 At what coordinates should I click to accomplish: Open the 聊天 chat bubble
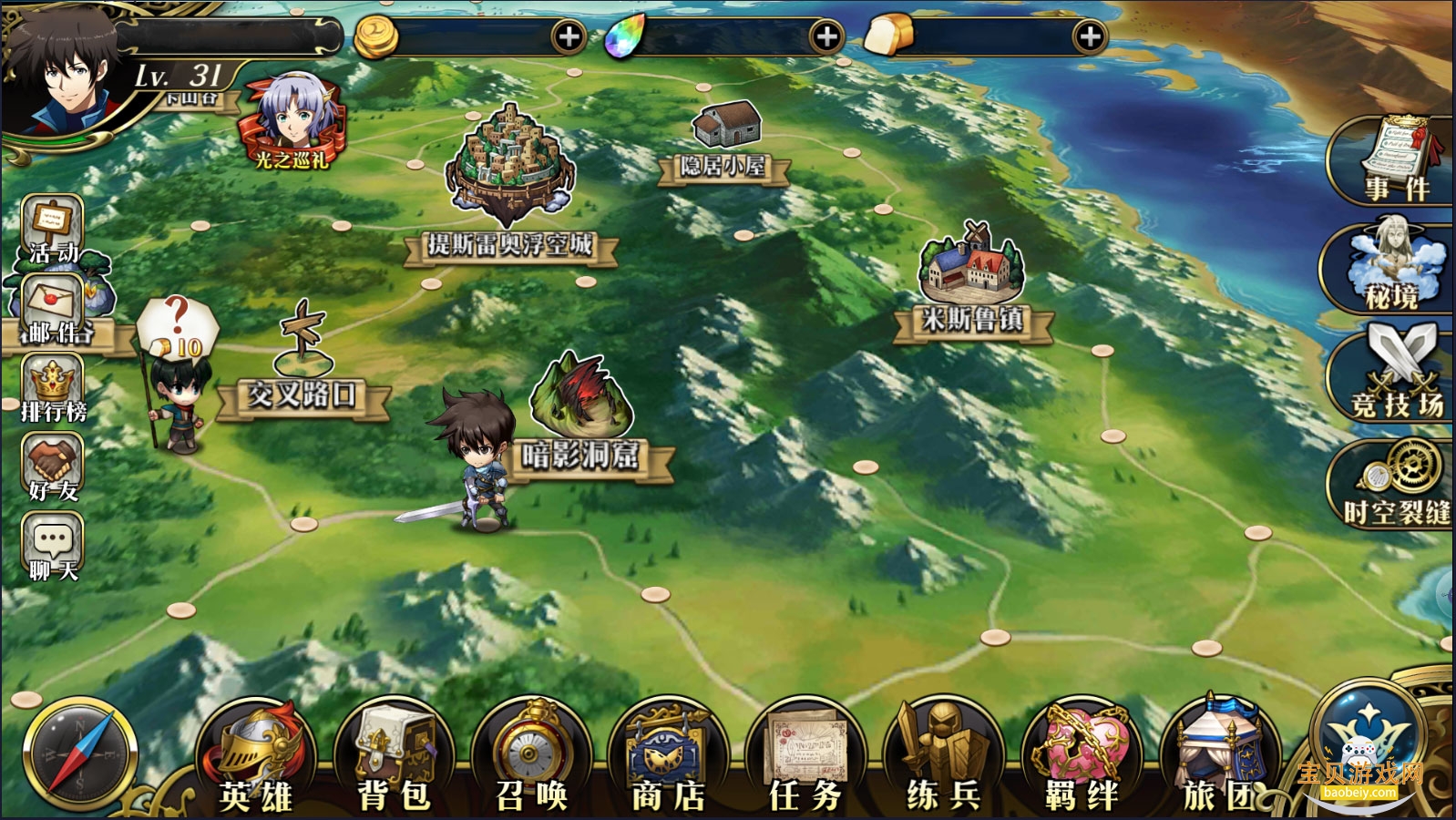tap(53, 547)
